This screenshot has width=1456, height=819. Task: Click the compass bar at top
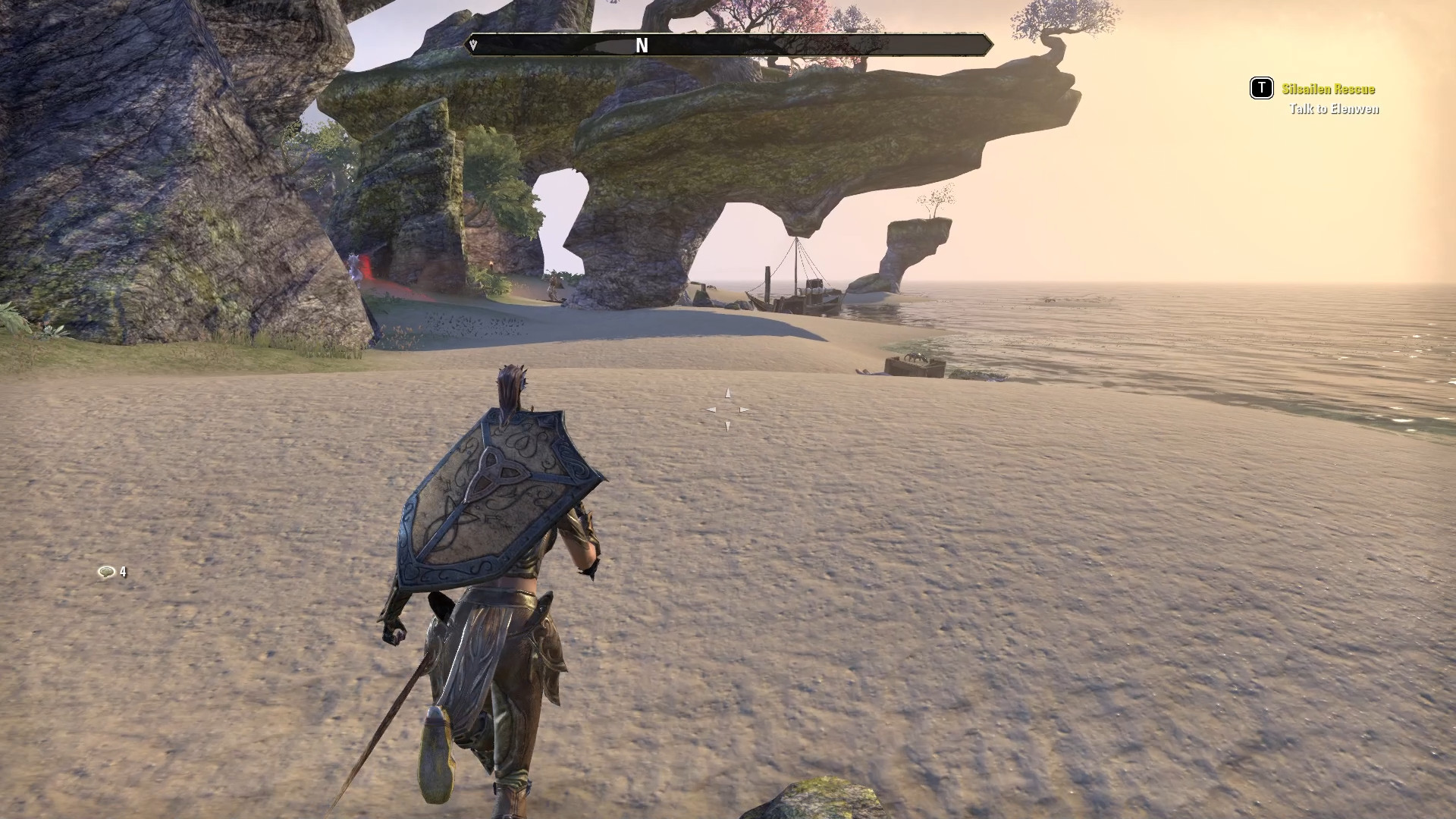[x=728, y=45]
